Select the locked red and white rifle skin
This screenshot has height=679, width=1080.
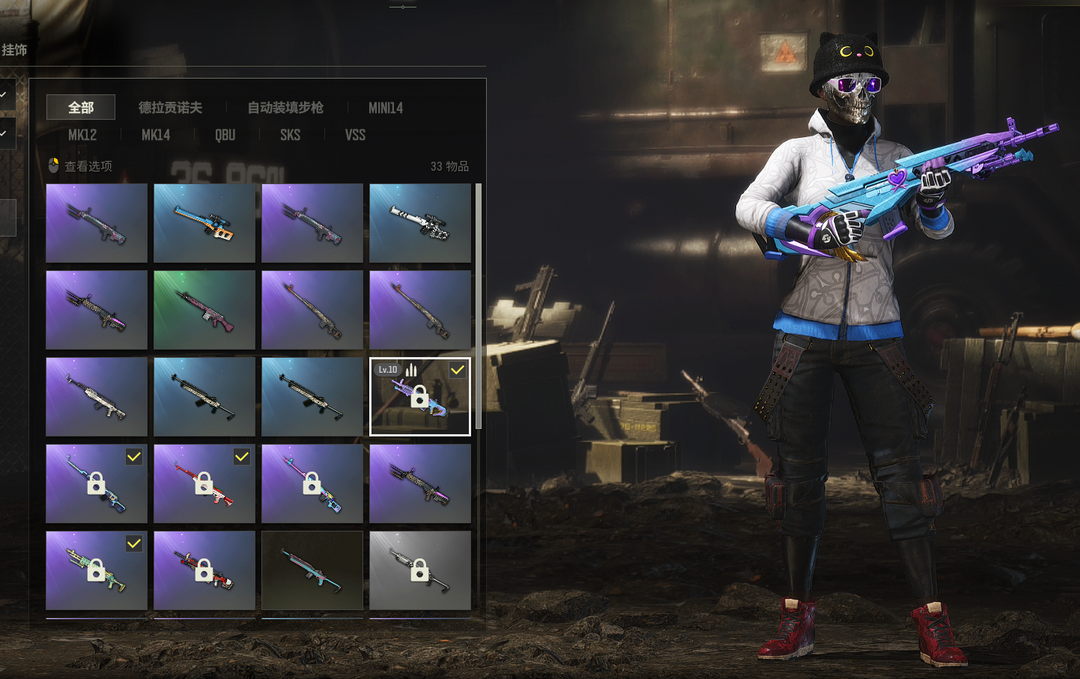point(204,483)
